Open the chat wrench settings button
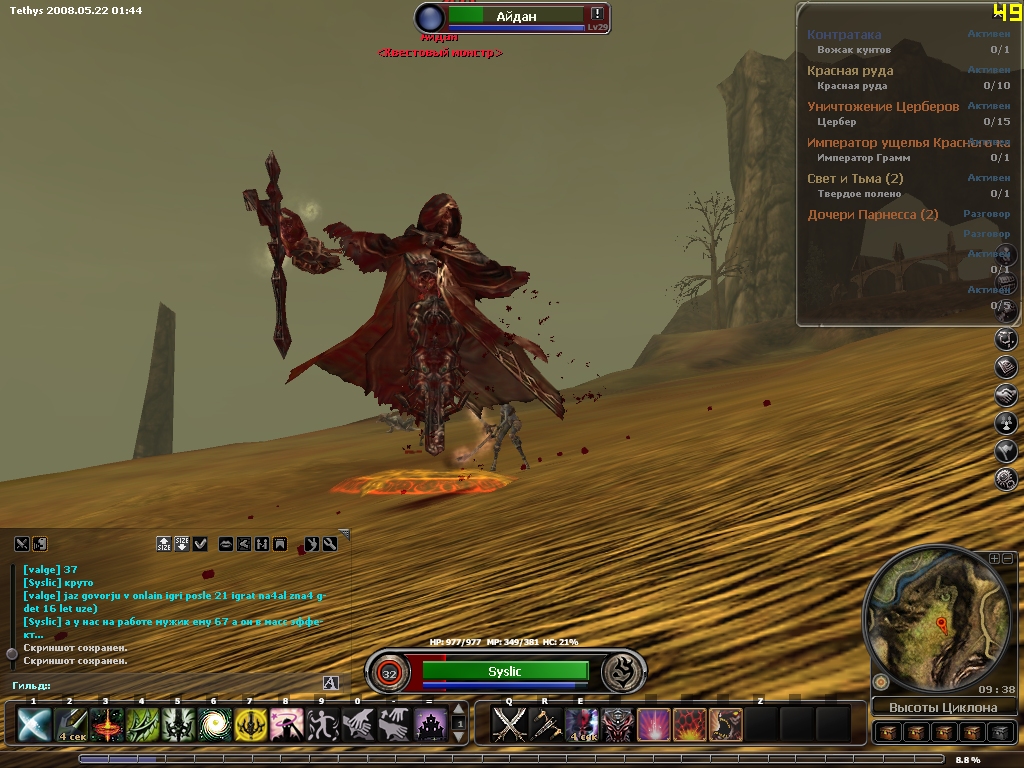This screenshot has width=1024, height=768. click(330, 544)
